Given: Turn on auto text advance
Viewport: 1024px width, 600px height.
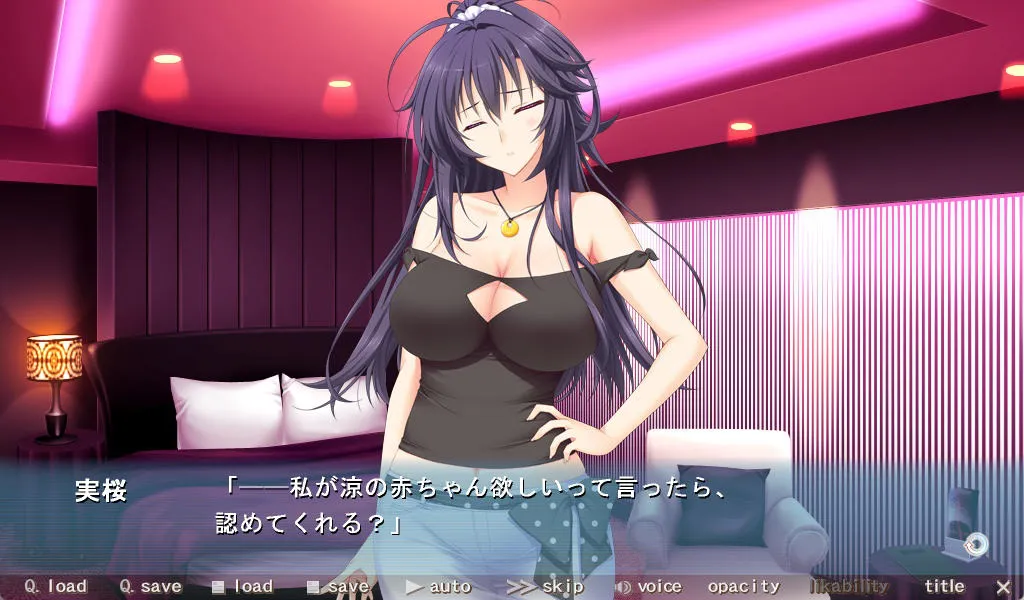Looking at the screenshot, I should (439, 587).
